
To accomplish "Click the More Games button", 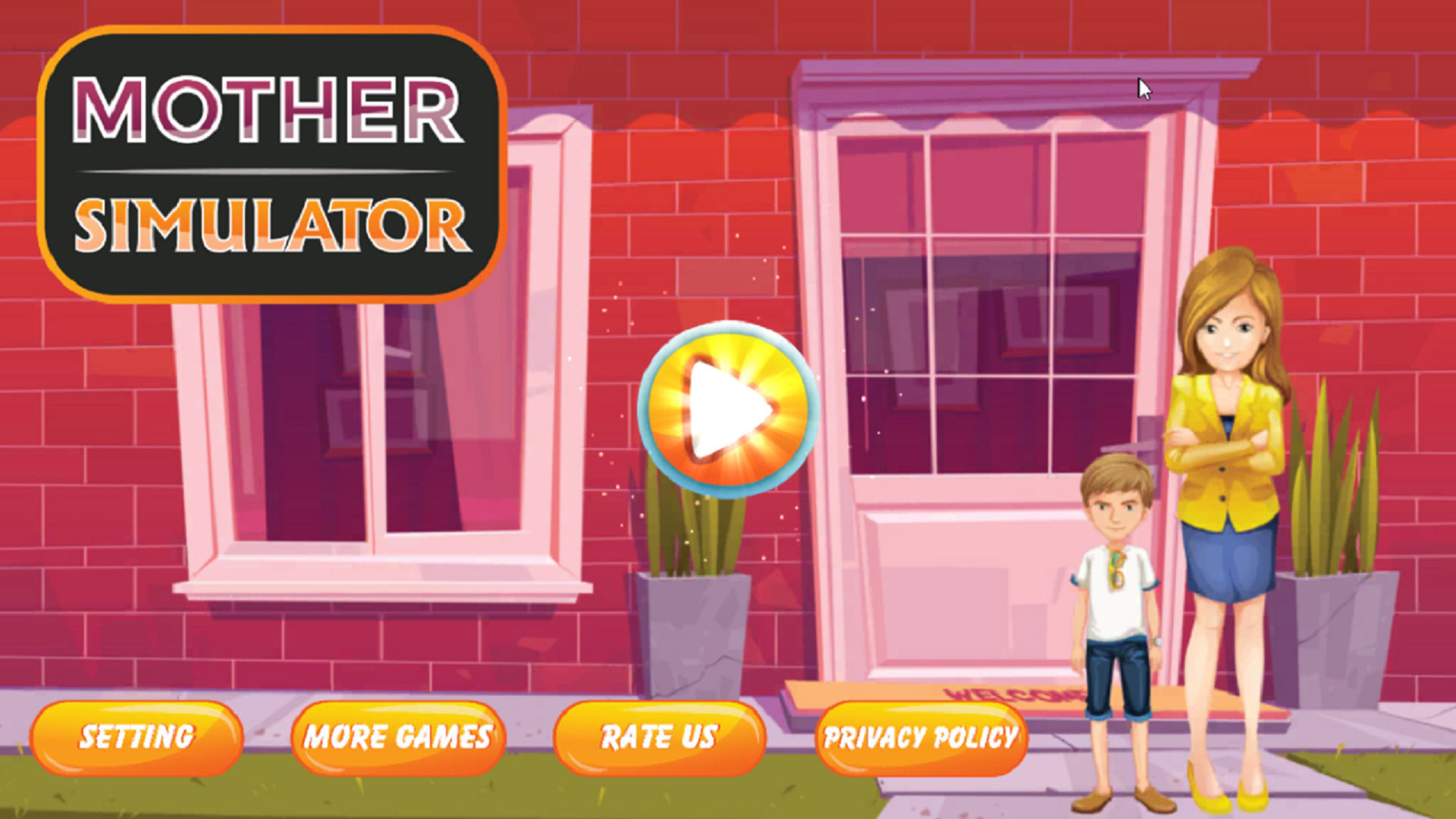I will 397,736.
